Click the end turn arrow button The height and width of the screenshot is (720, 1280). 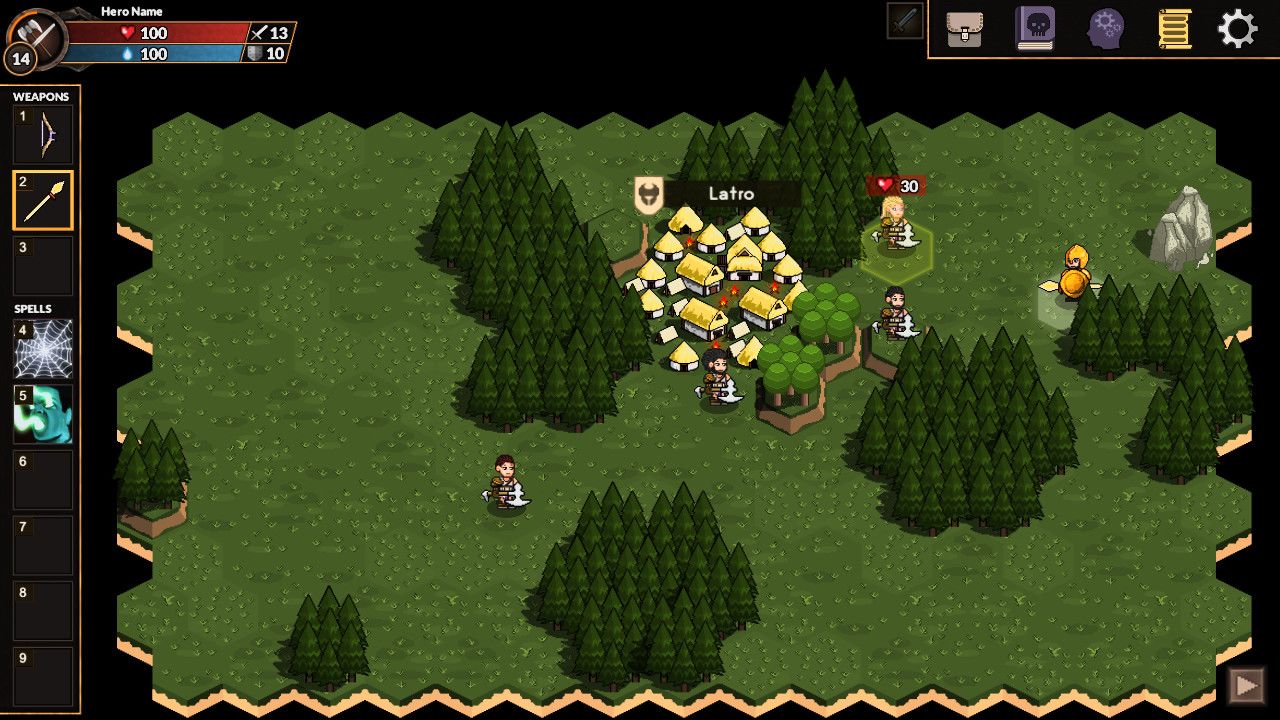click(1246, 686)
